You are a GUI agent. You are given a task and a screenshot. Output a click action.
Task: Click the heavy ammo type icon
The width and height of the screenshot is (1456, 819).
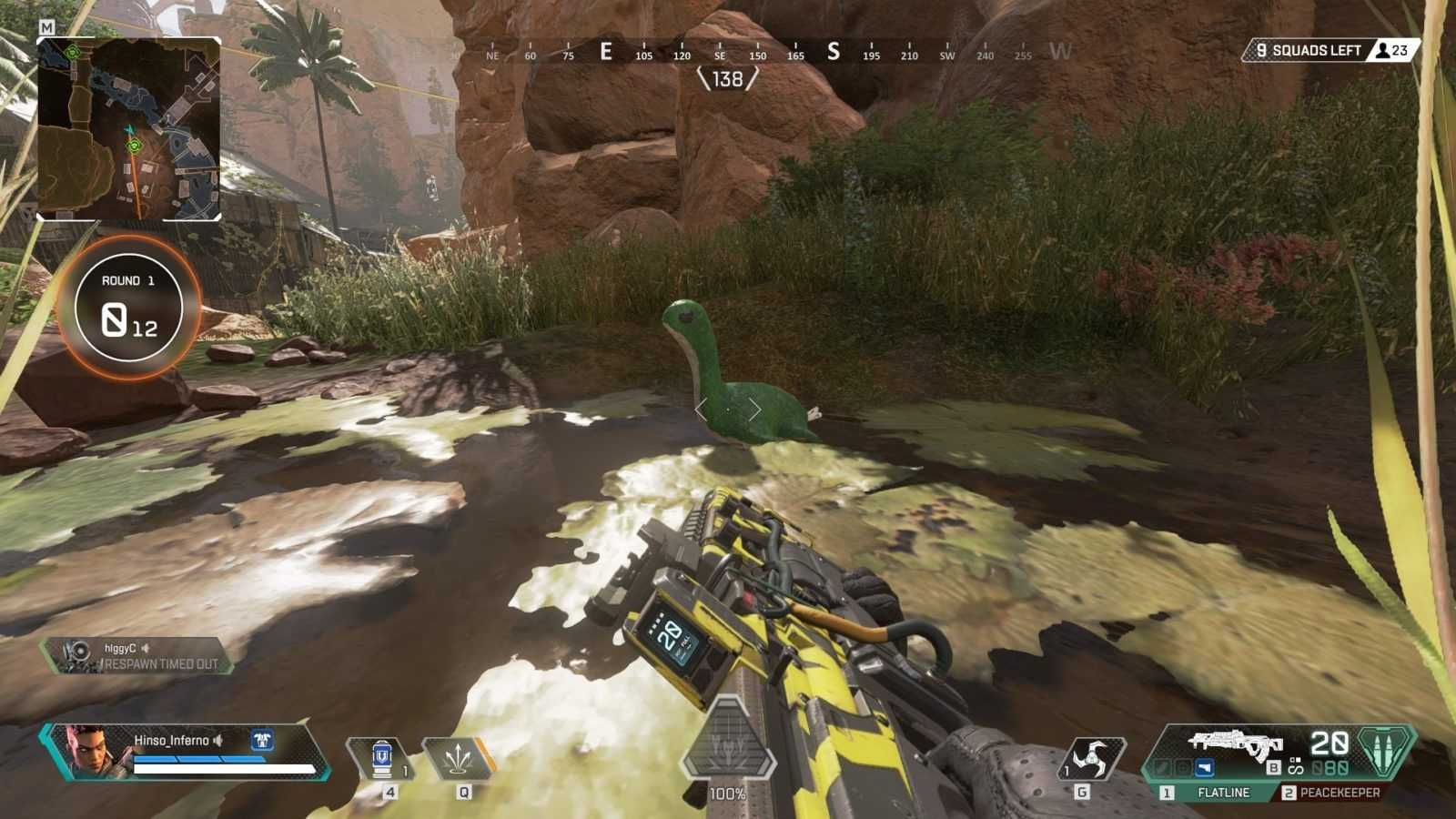click(x=1385, y=750)
